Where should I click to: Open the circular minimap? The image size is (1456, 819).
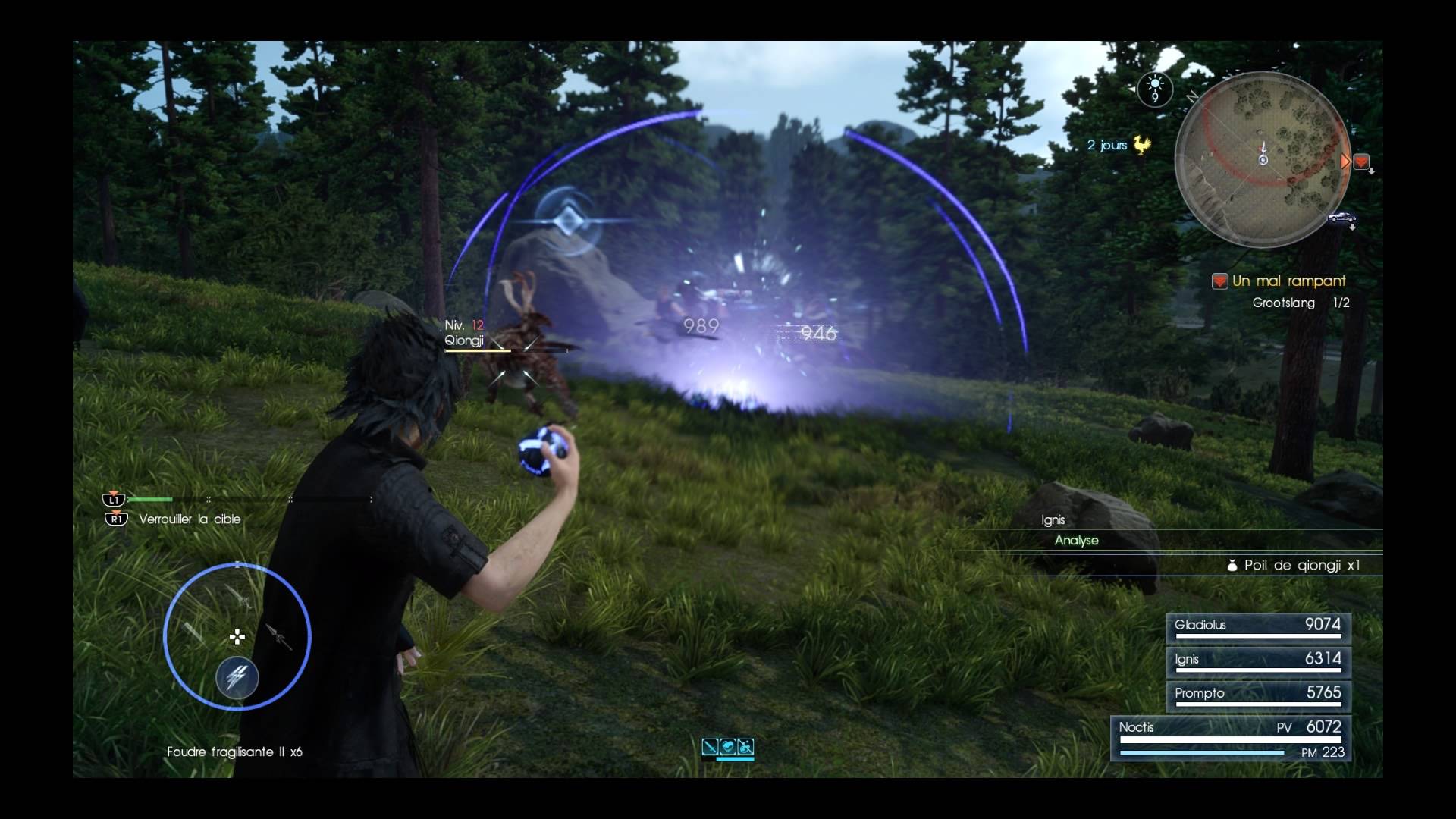[x=1263, y=159]
